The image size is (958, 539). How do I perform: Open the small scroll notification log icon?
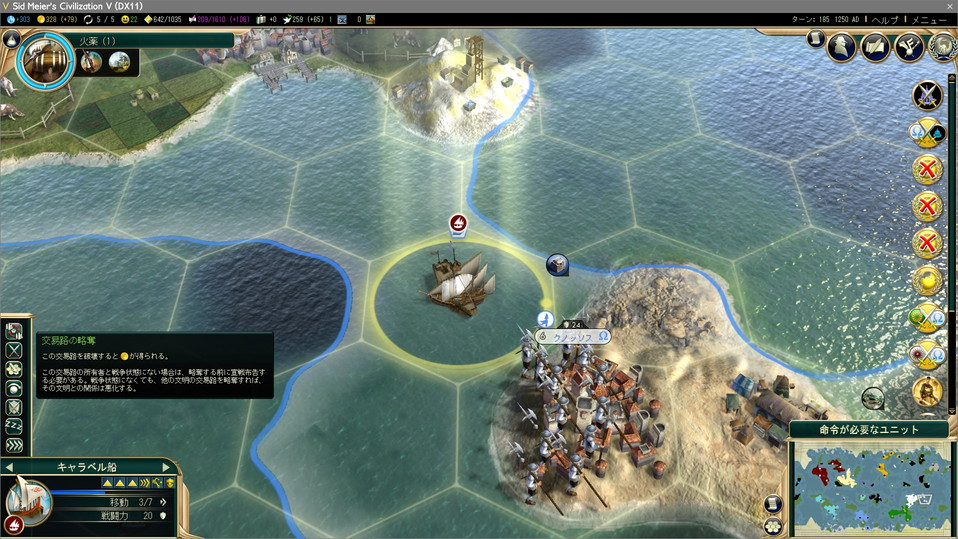coord(817,39)
